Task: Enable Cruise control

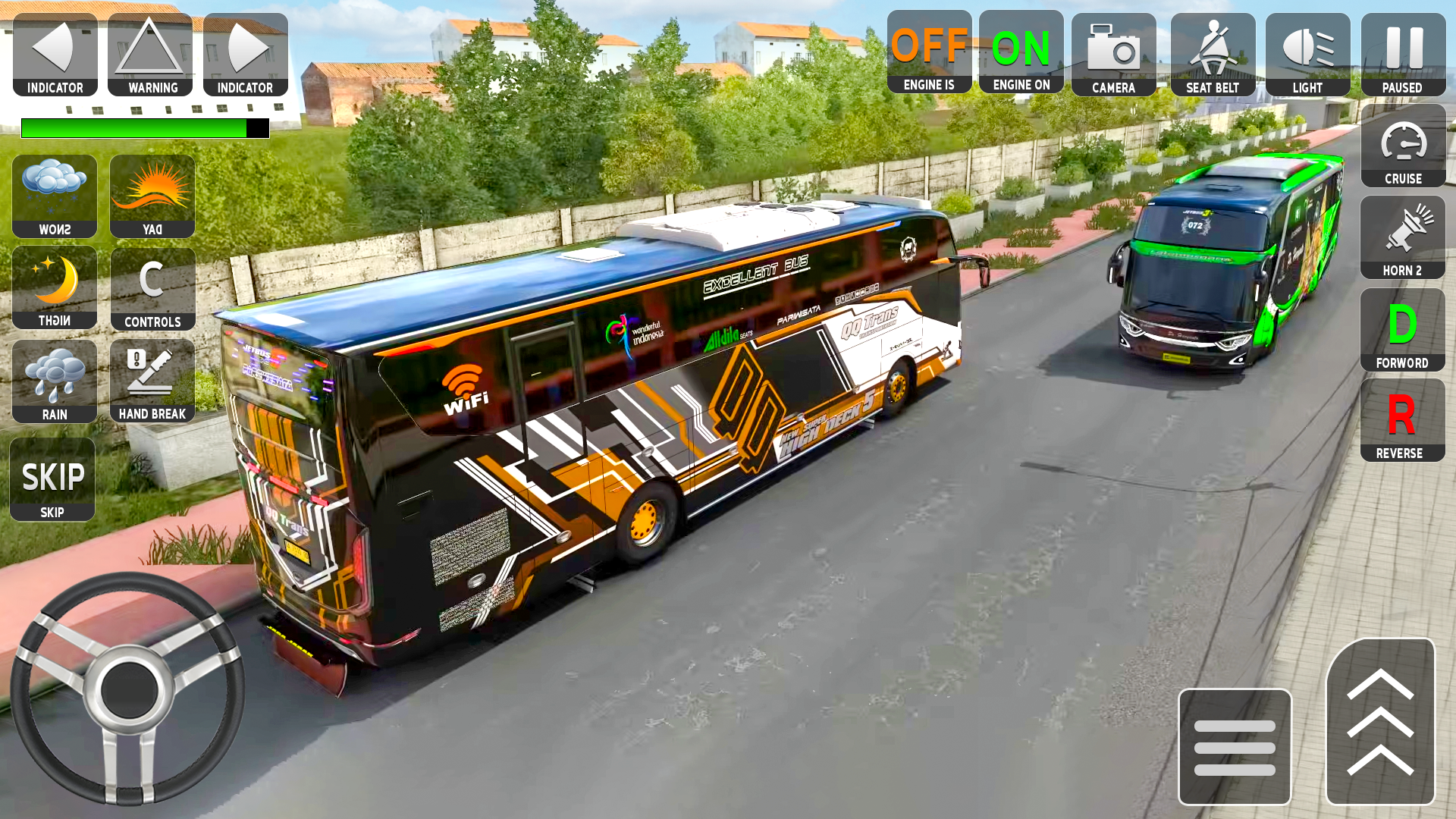Action: point(1403,146)
